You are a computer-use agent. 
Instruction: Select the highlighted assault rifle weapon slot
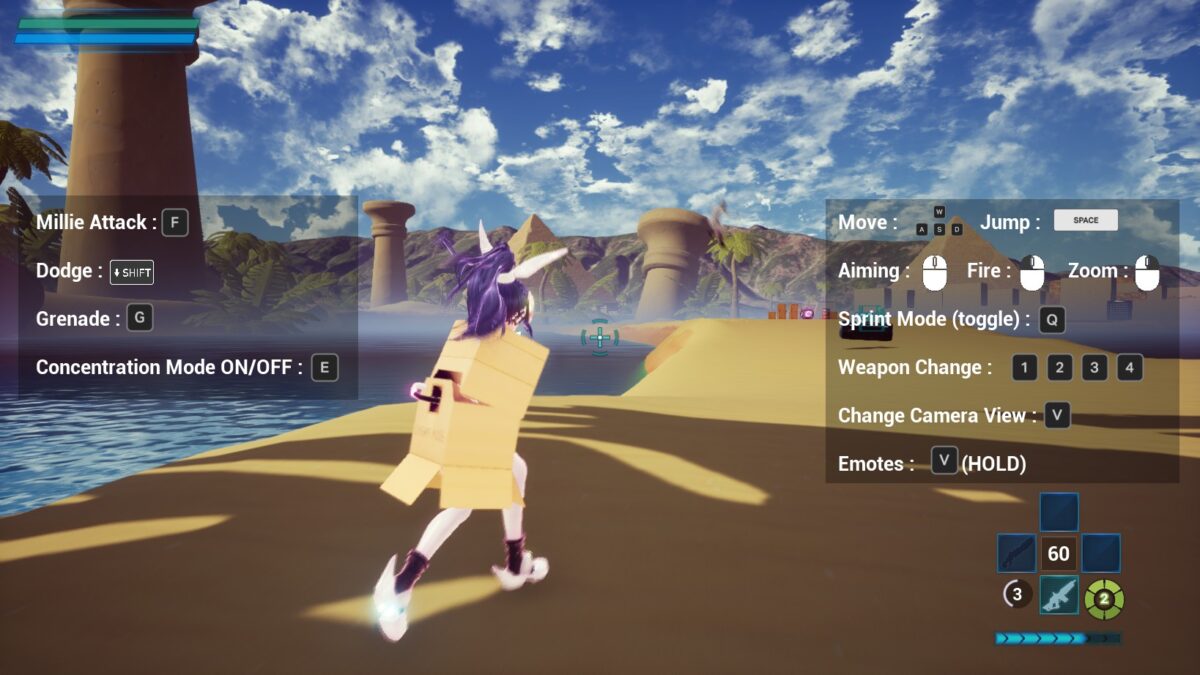pos(1059,596)
